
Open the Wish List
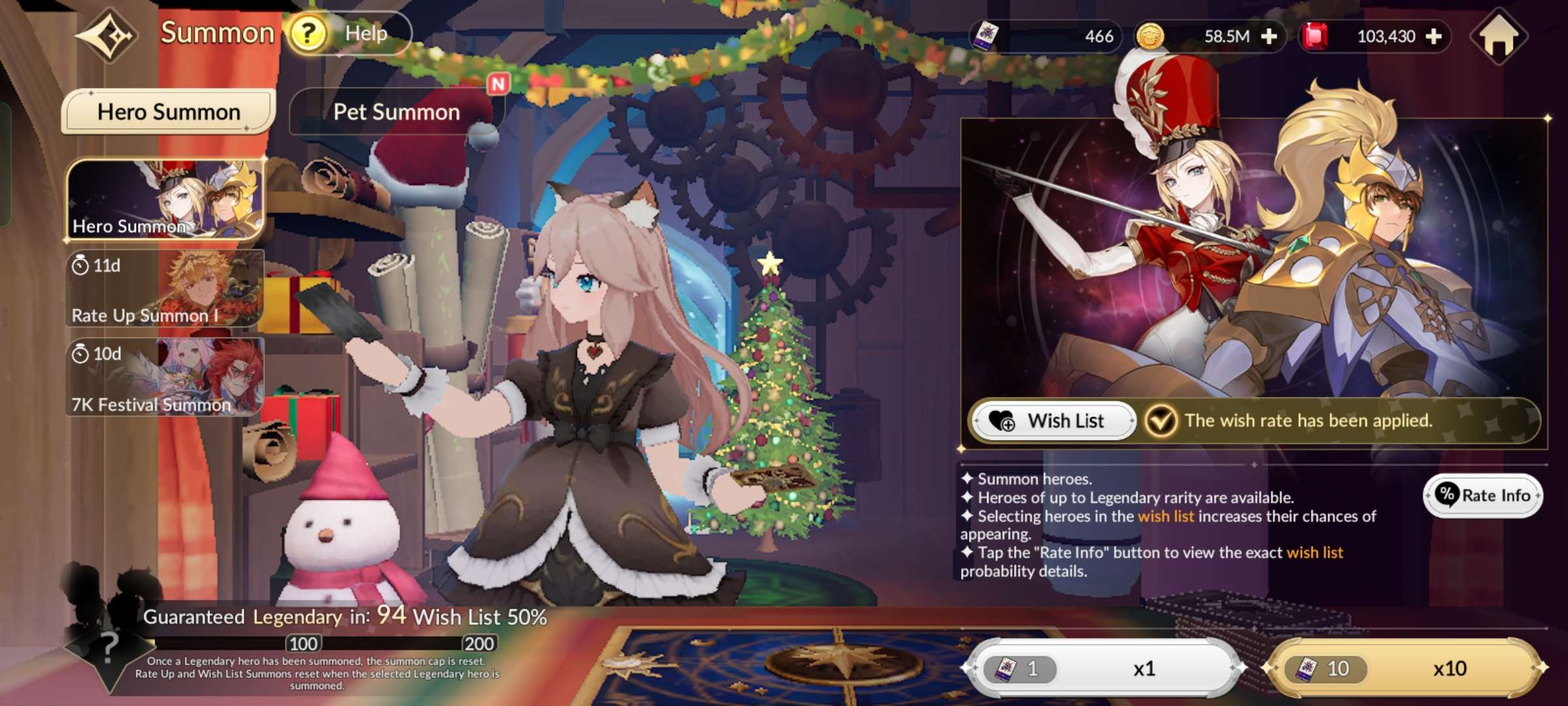[x=1053, y=420]
